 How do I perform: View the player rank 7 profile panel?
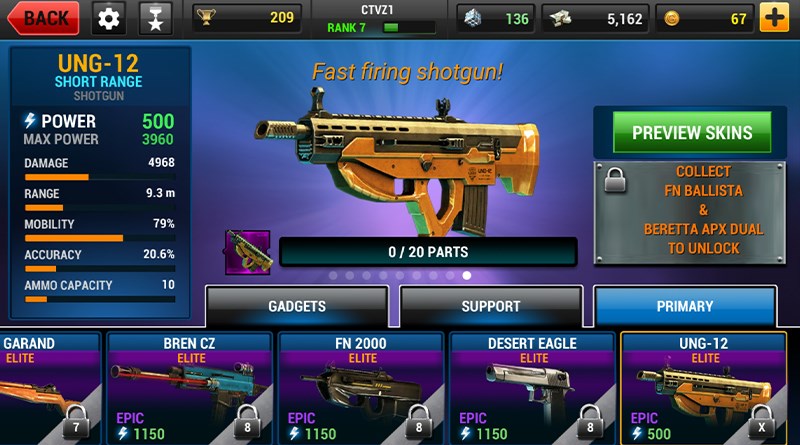coord(380,18)
